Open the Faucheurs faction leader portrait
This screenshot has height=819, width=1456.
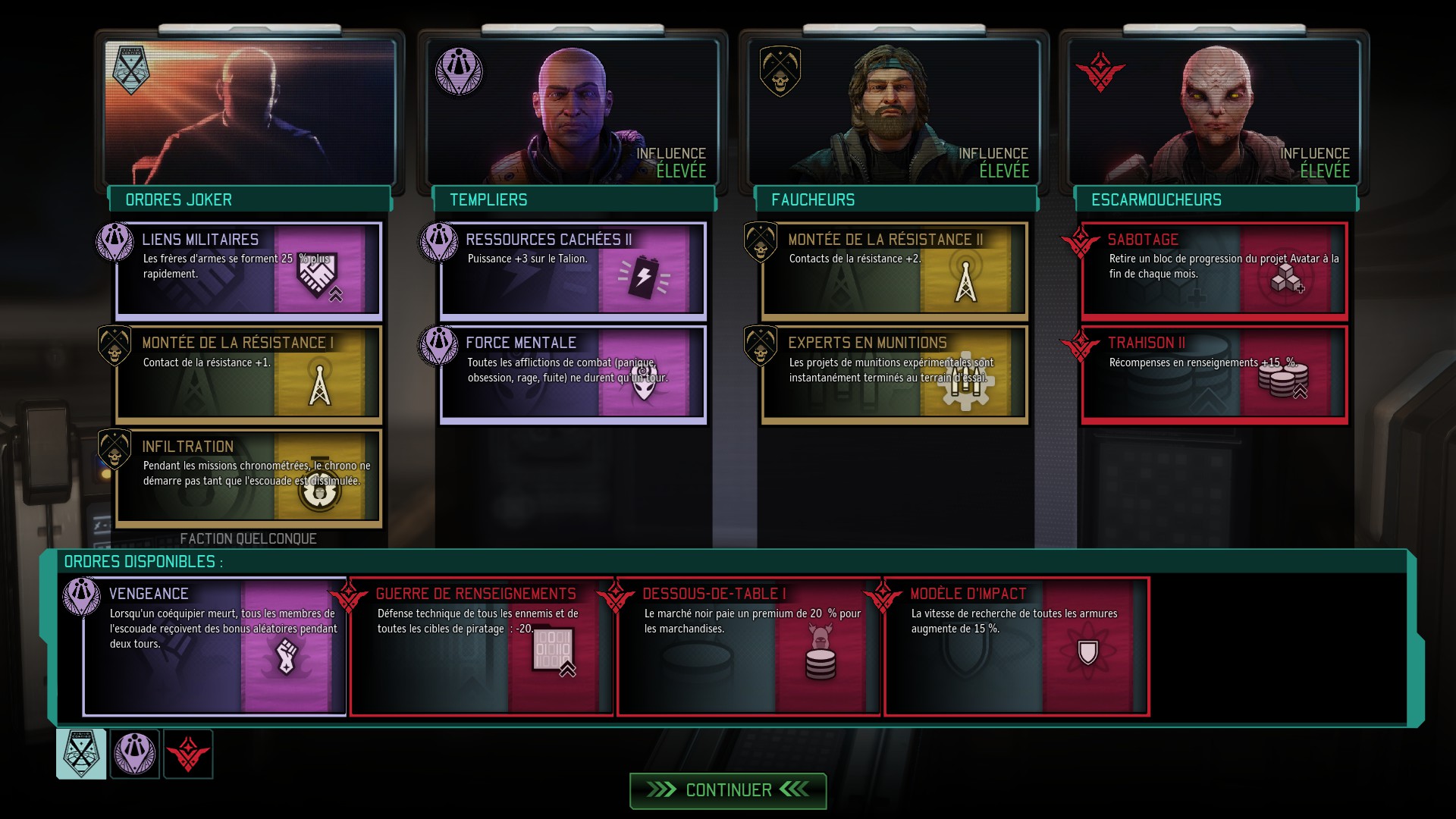click(x=894, y=111)
